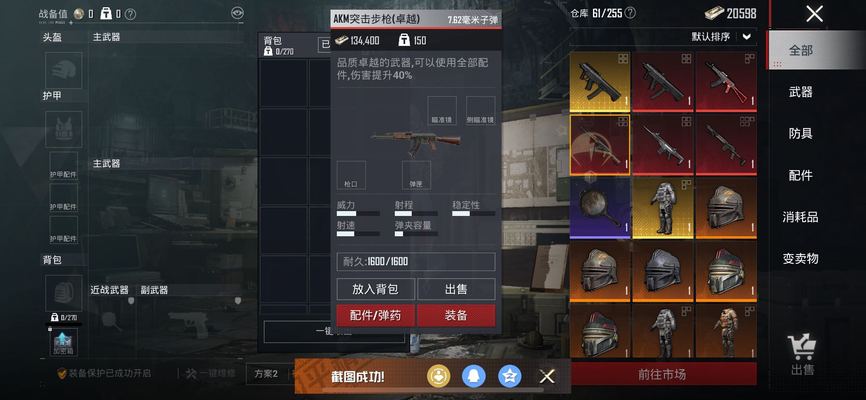Switch to the 武器 (Weapons) tab
The width and height of the screenshot is (866, 400).
point(801,92)
